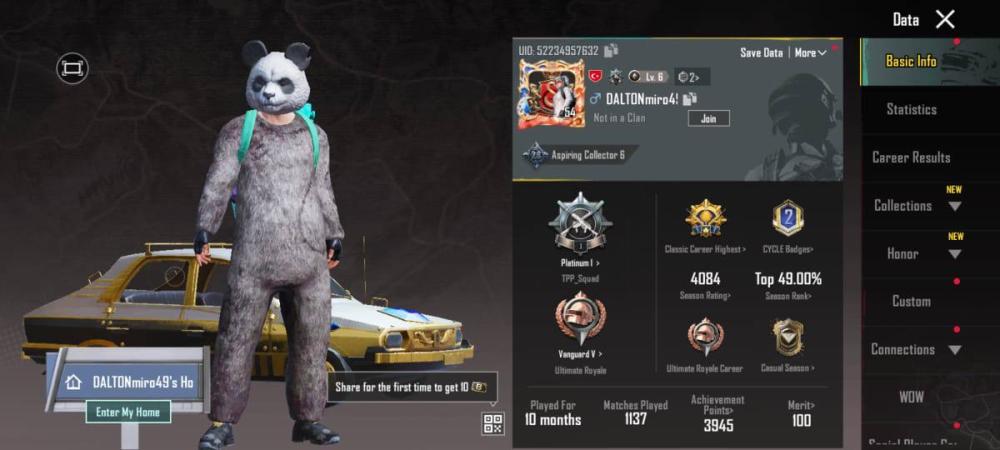Copy the player UID

pyautogui.click(x=611, y=50)
